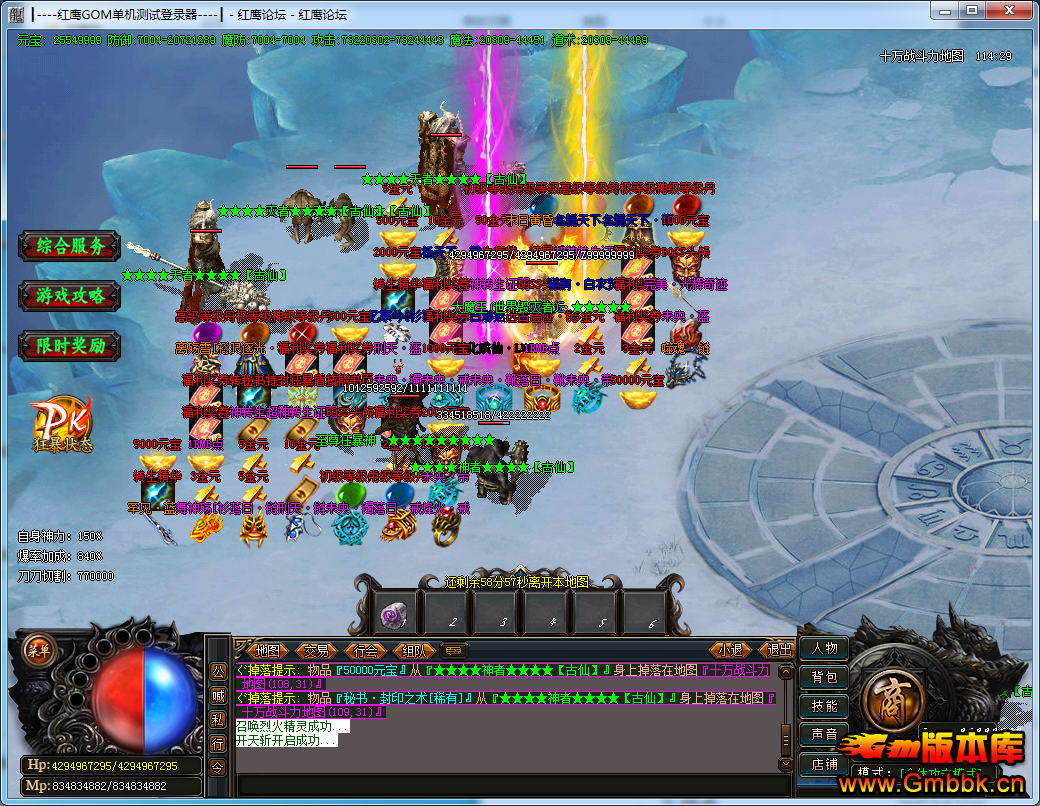Open the 技能 skills panel

(x=824, y=706)
